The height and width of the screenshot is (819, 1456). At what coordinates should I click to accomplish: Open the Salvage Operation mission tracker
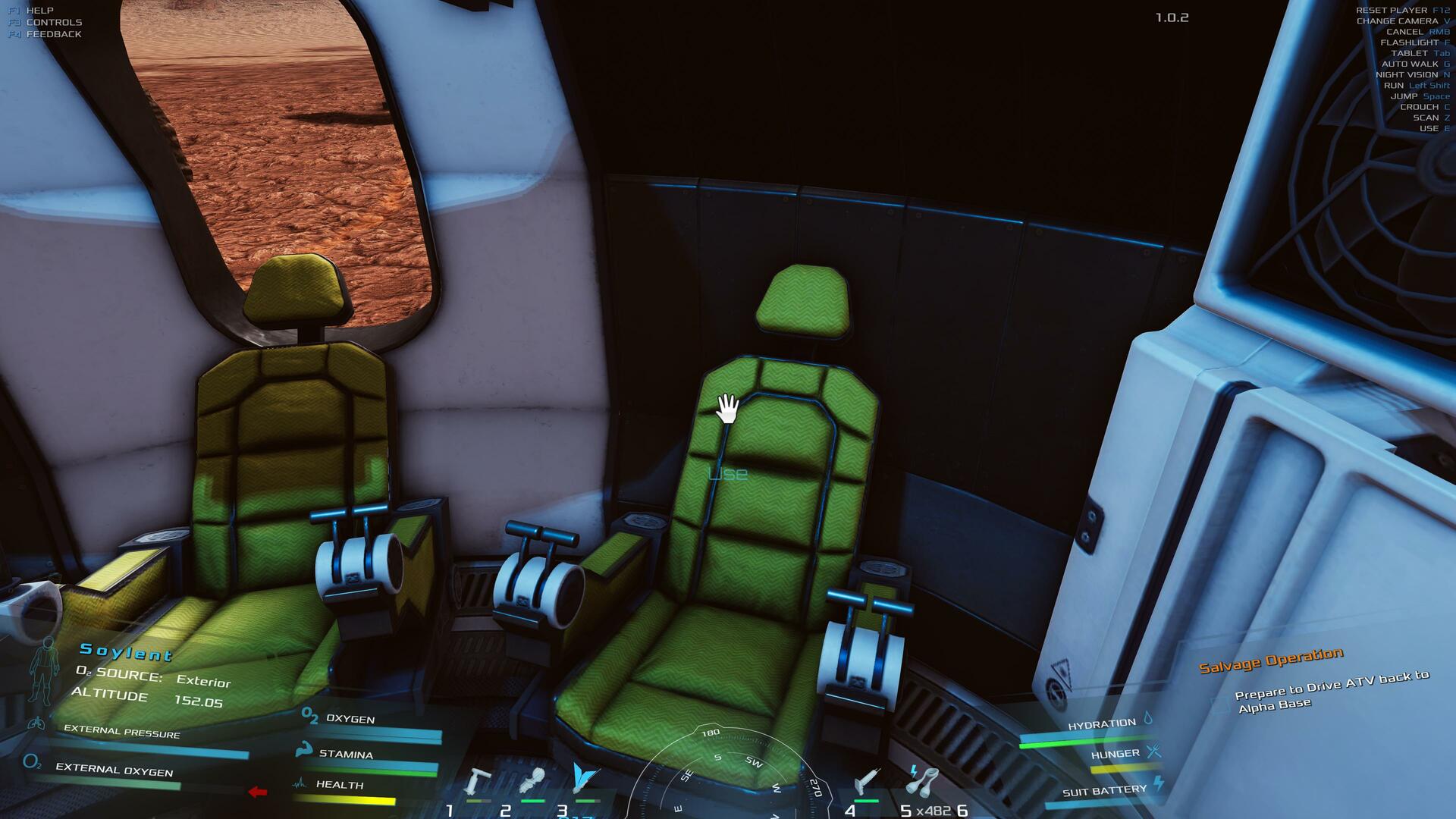pos(1271,660)
